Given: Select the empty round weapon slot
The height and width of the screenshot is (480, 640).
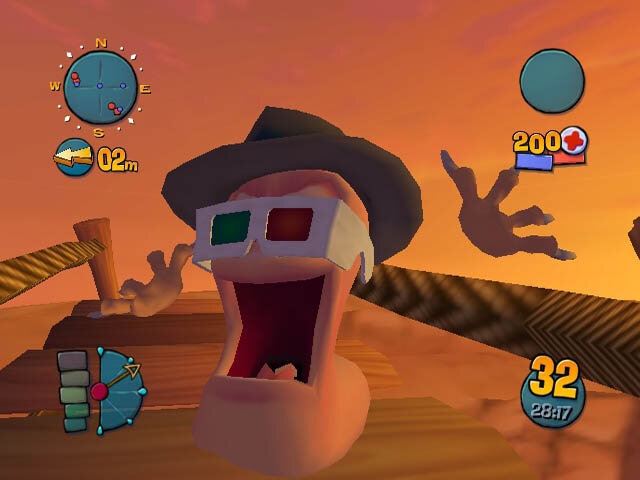Looking at the screenshot, I should tap(552, 82).
